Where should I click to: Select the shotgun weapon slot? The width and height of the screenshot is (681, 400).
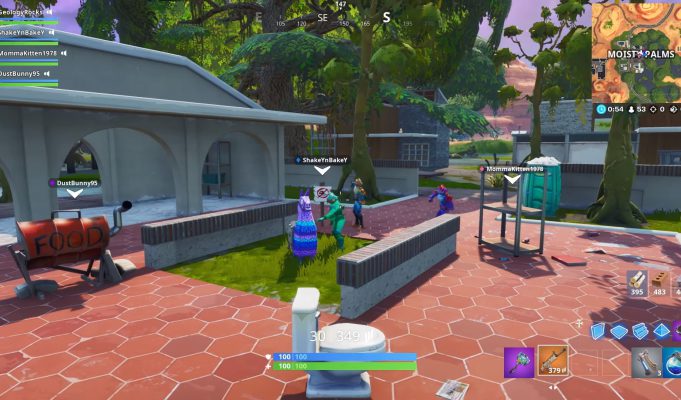click(552, 361)
